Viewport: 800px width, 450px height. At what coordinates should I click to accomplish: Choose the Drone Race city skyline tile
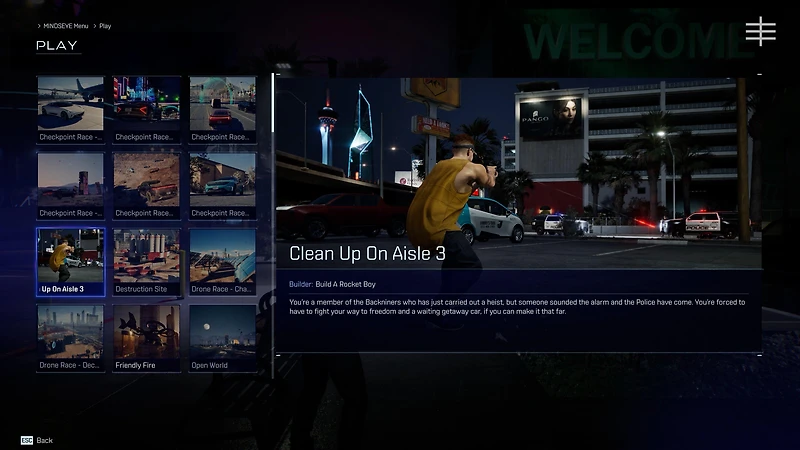tap(70, 338)
